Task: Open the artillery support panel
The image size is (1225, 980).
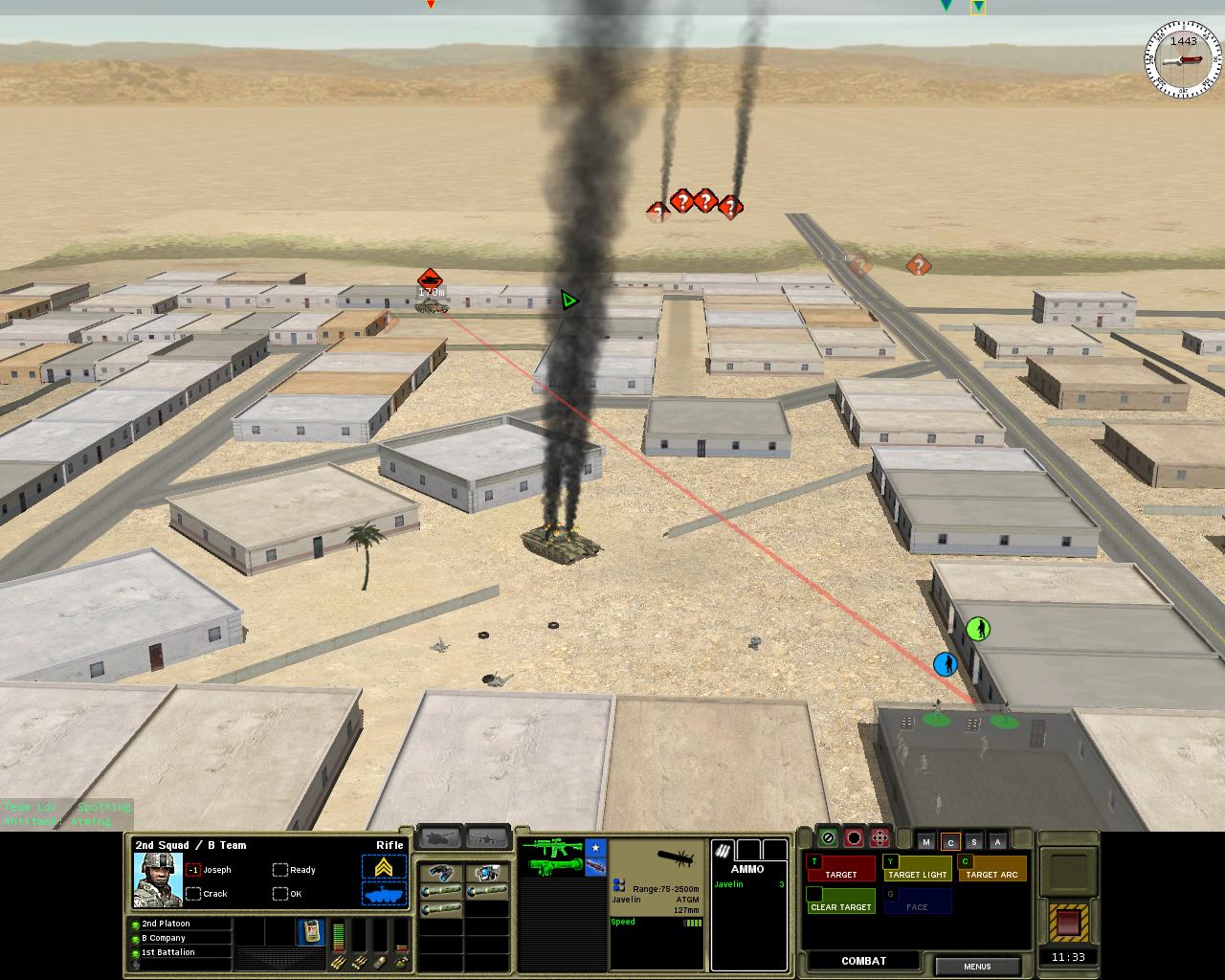Action: [440, 837]
